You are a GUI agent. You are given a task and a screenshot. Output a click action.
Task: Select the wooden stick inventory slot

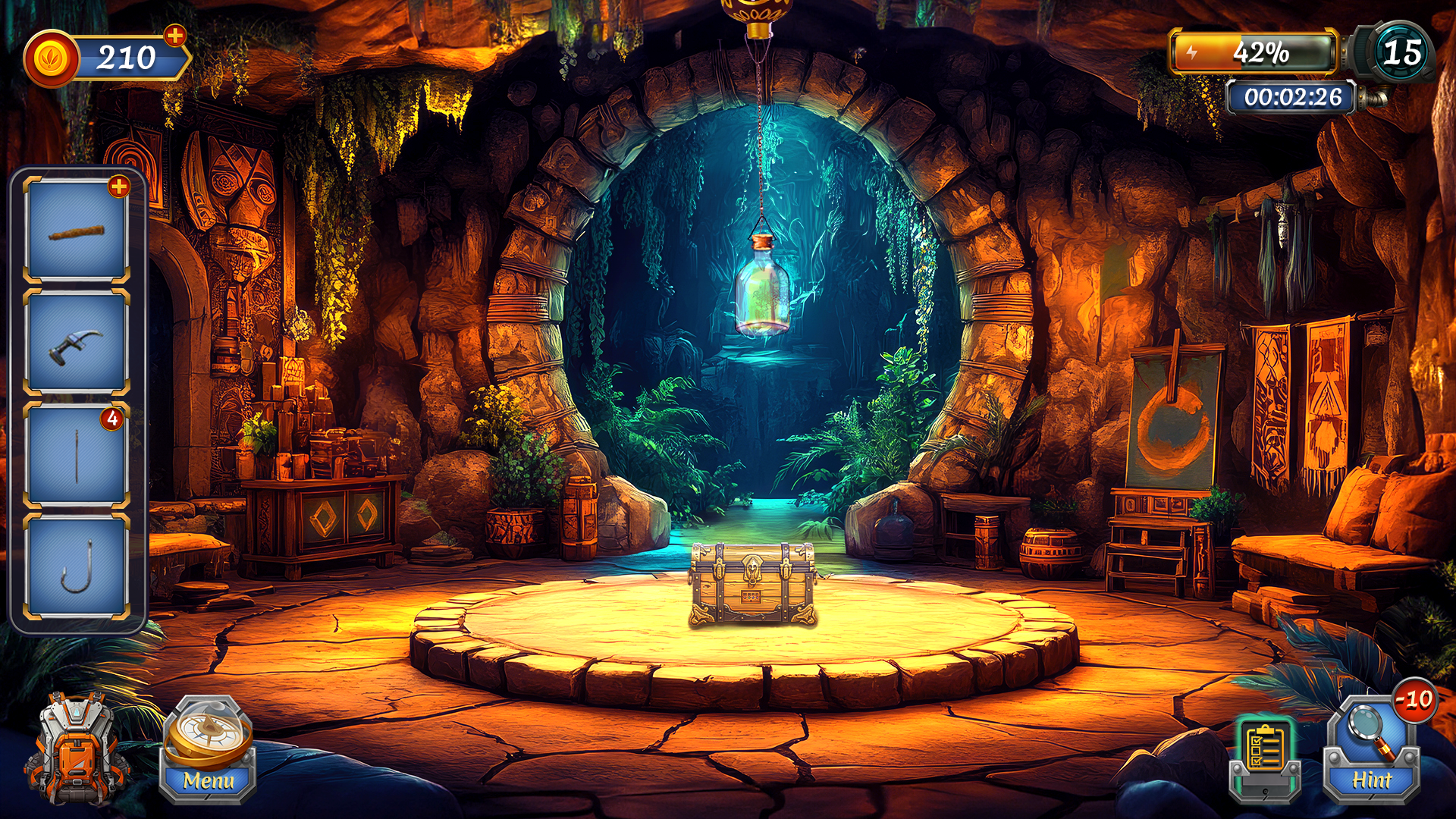77,231
